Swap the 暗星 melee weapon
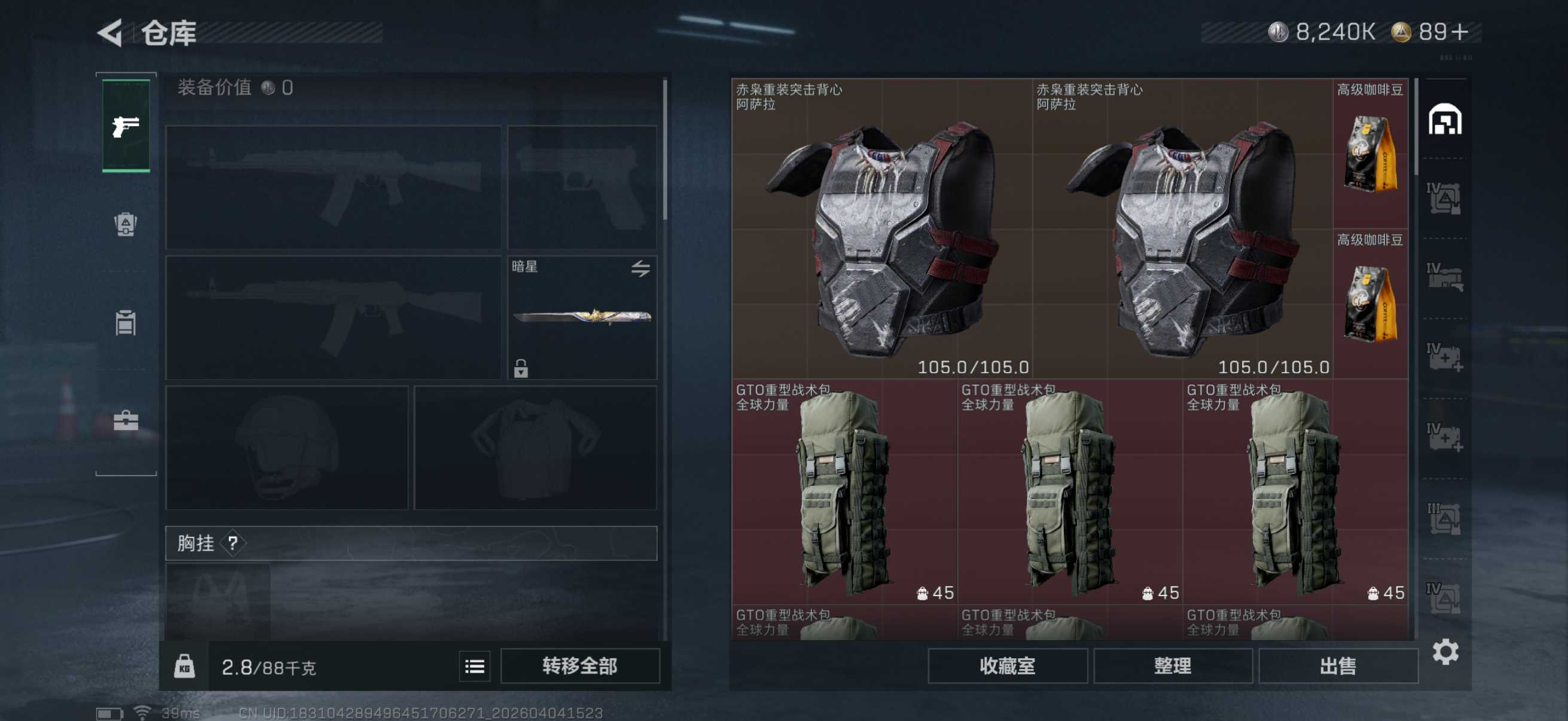 pyautogui.click(x=640, y=268)
